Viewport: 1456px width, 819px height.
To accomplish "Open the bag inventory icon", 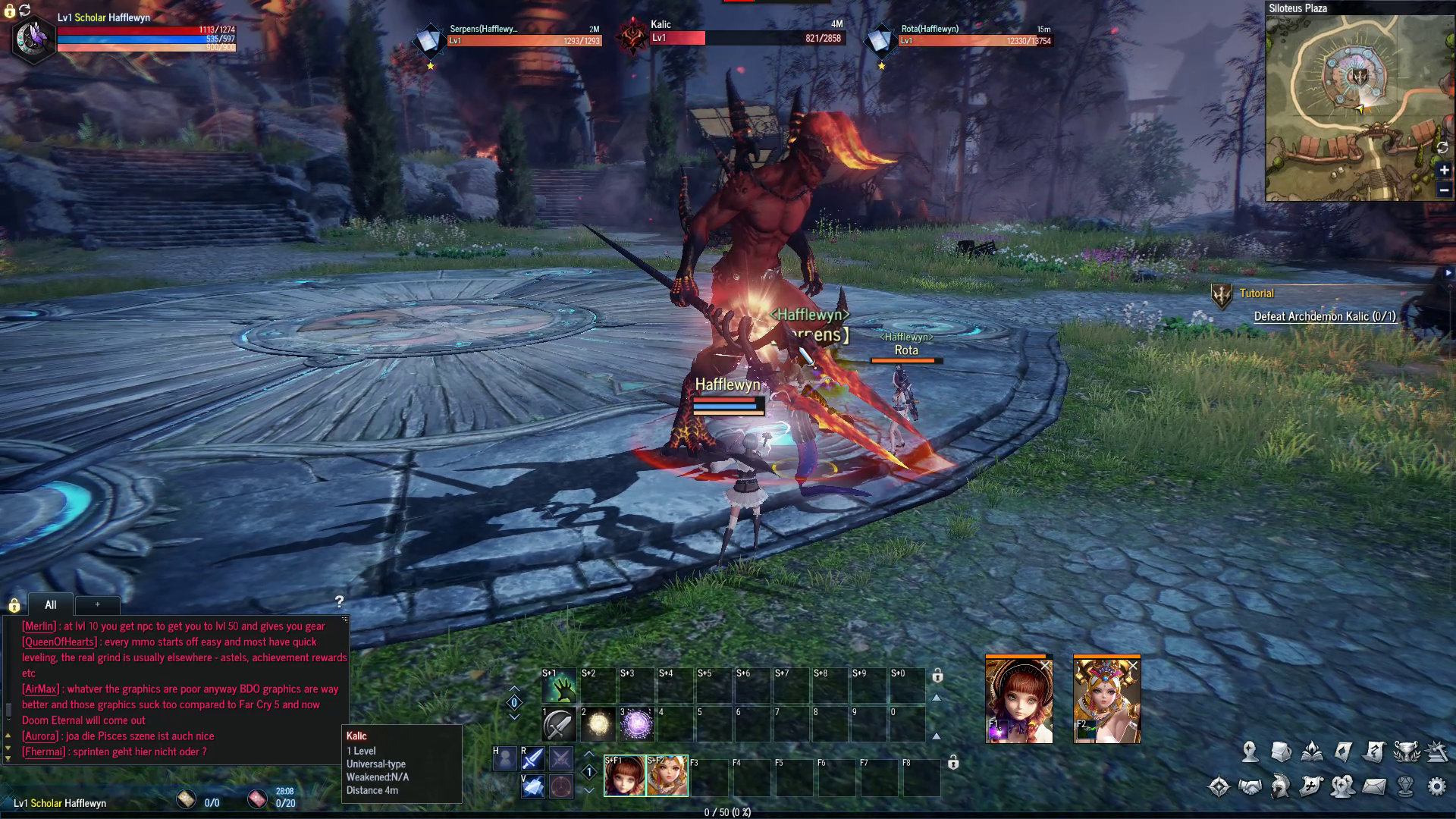I will pyautogui.click(x=1281, y=752).
